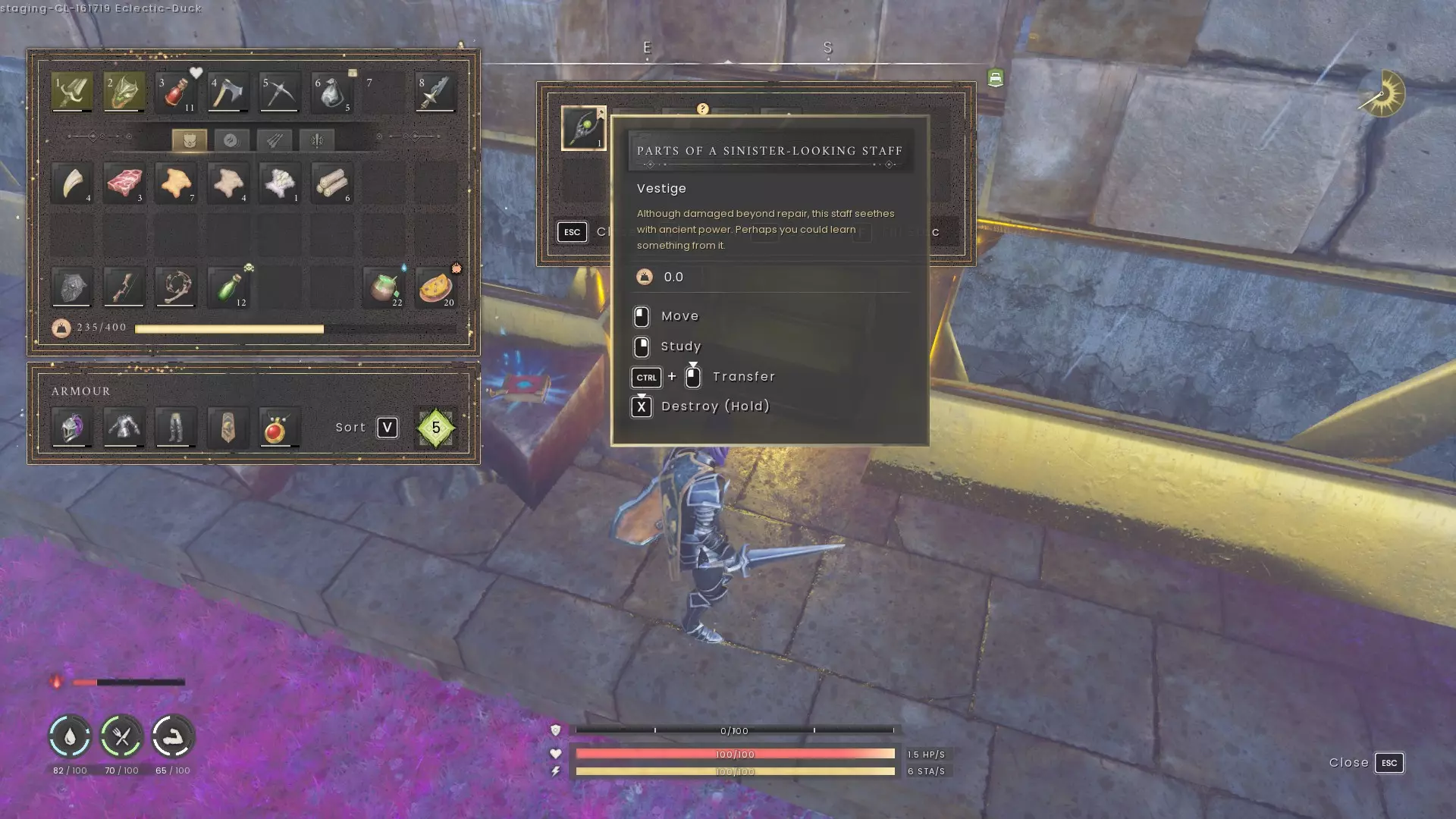Select the chestplate armour slot
1456x819 pixels.
124,428
